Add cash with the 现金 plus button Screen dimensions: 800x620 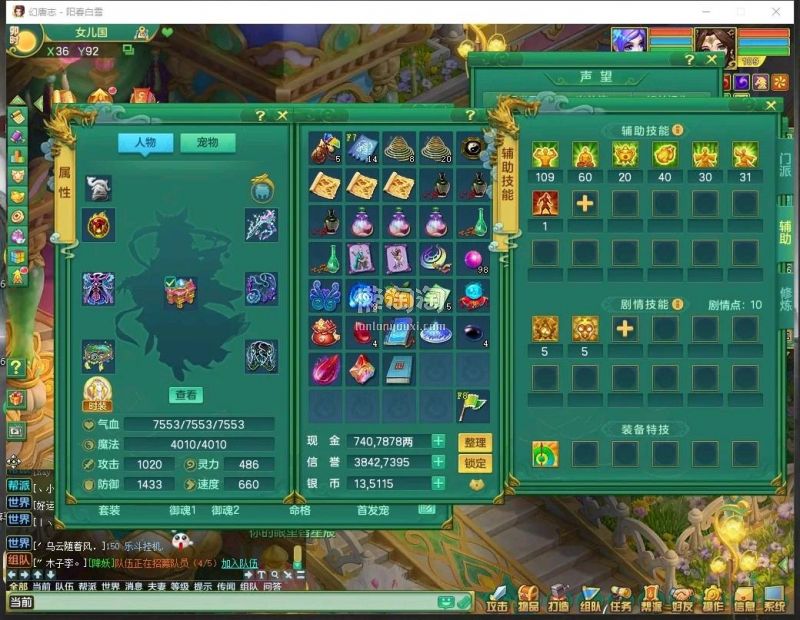pos(438,441)
